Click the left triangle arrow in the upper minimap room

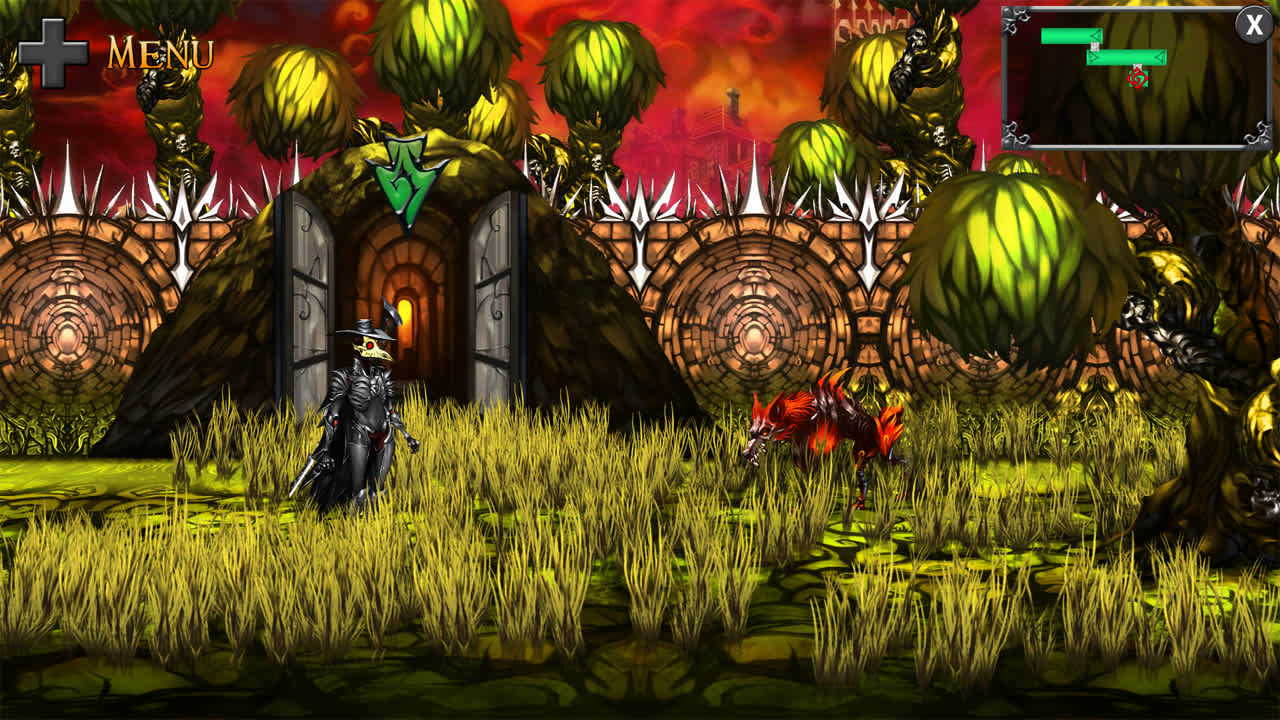(x=1095, y=36)
